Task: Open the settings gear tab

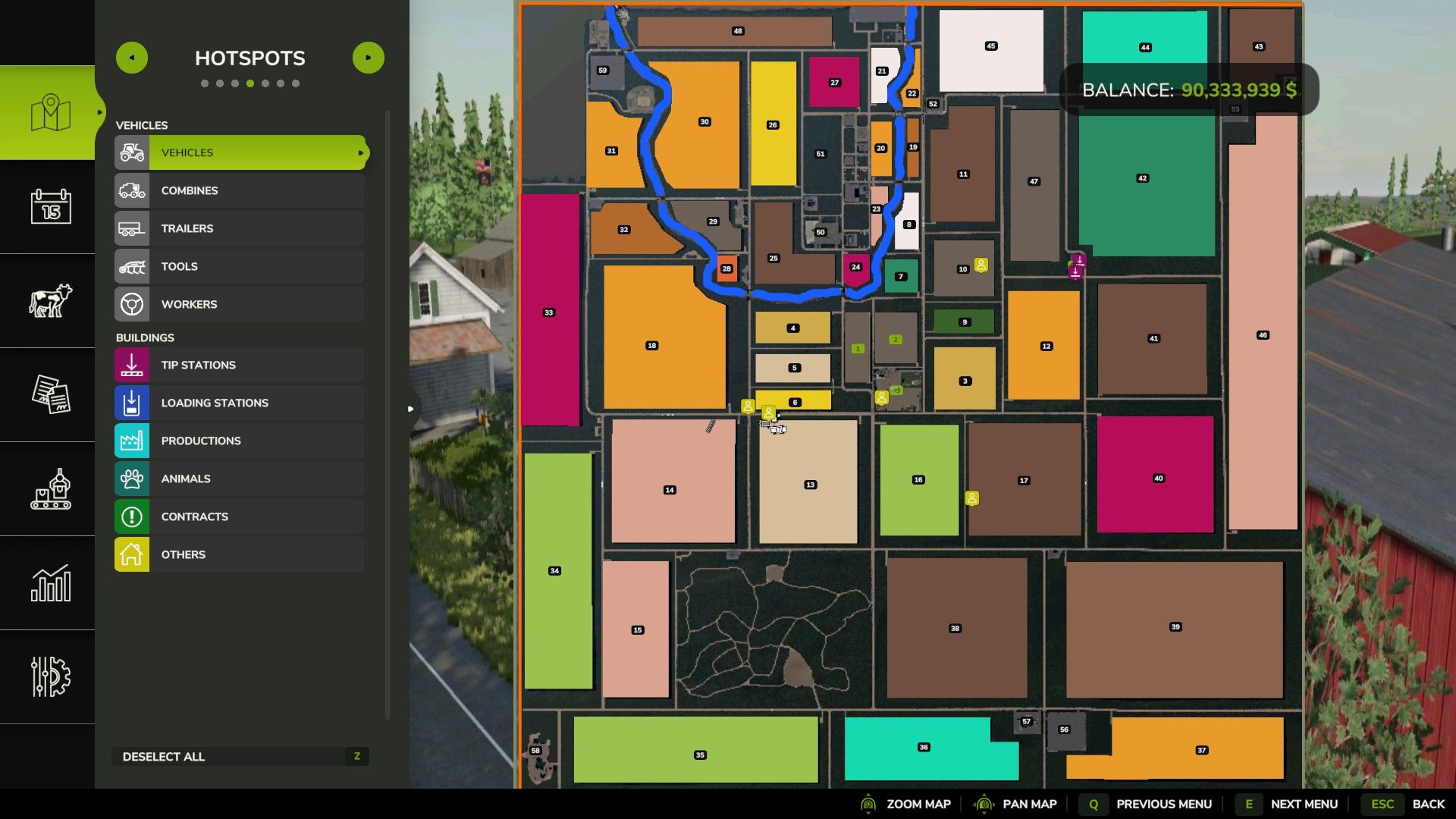Action: point(50,676)
